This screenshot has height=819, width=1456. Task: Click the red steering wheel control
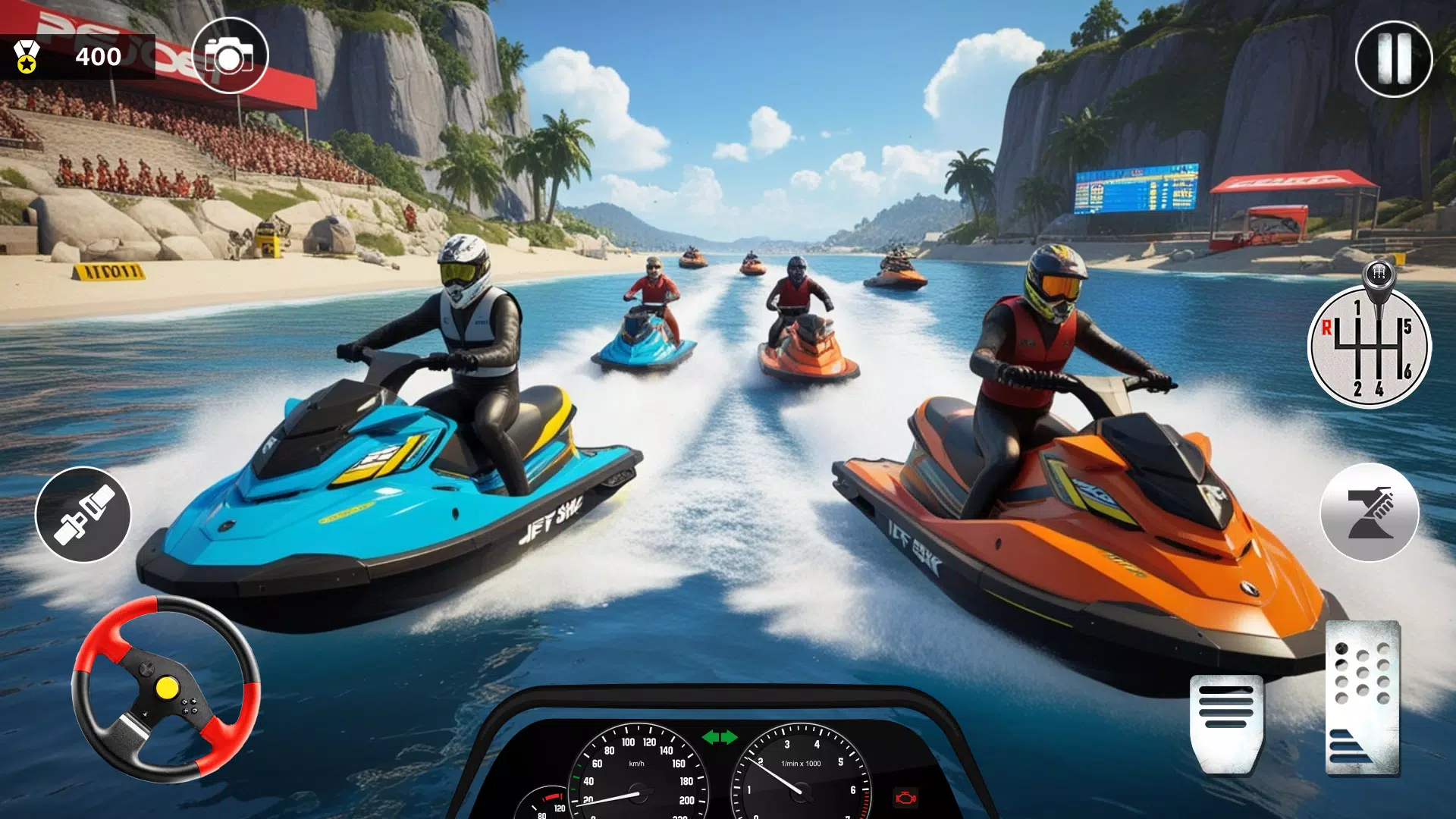click(x=166, y=689)
